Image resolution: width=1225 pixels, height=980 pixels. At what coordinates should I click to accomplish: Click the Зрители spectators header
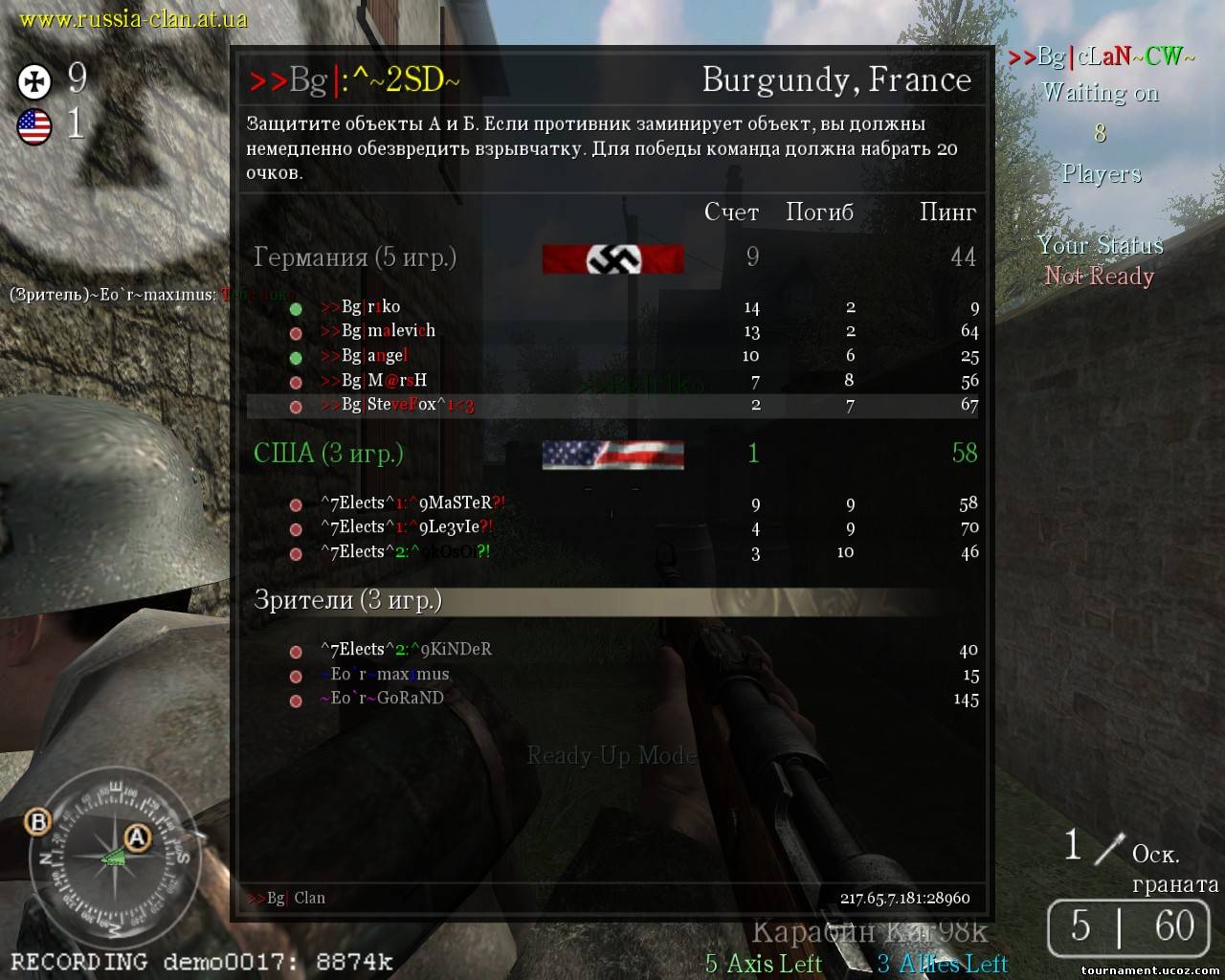pyautogui.click(x=347, y=600)
